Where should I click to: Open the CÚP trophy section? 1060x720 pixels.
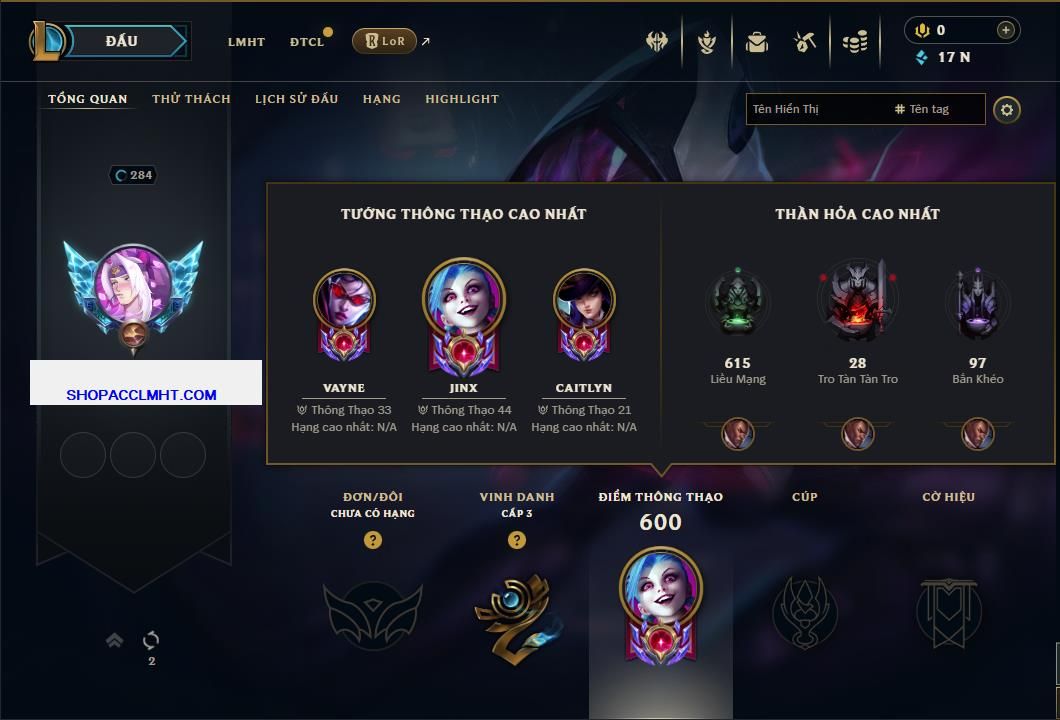(x=804, y=612)
